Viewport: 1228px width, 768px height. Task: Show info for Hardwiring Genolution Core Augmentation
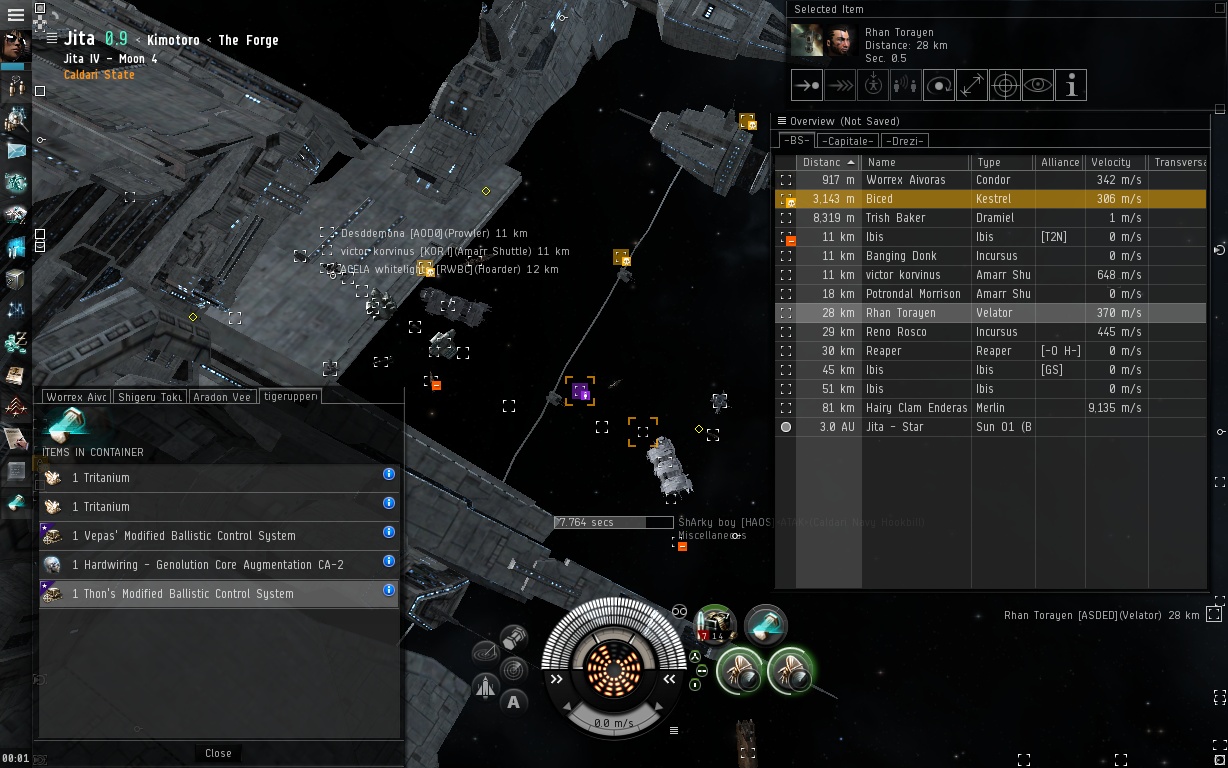(389, 562)
